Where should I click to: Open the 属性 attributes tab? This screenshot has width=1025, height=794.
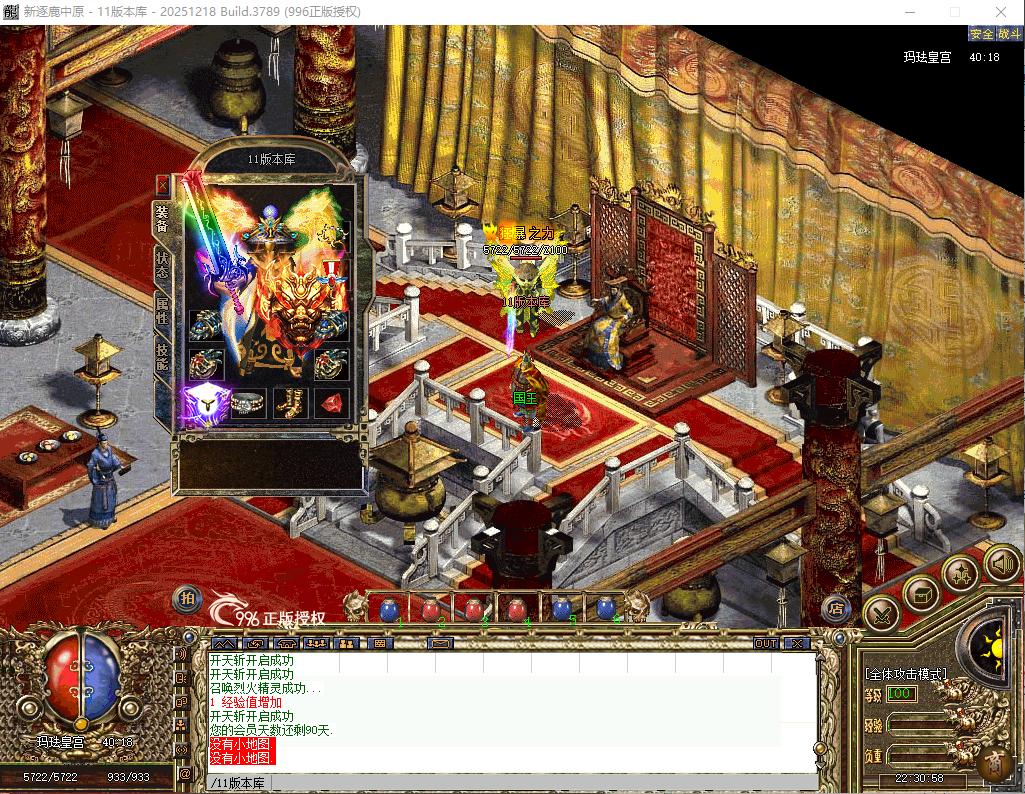click(162, 310)
